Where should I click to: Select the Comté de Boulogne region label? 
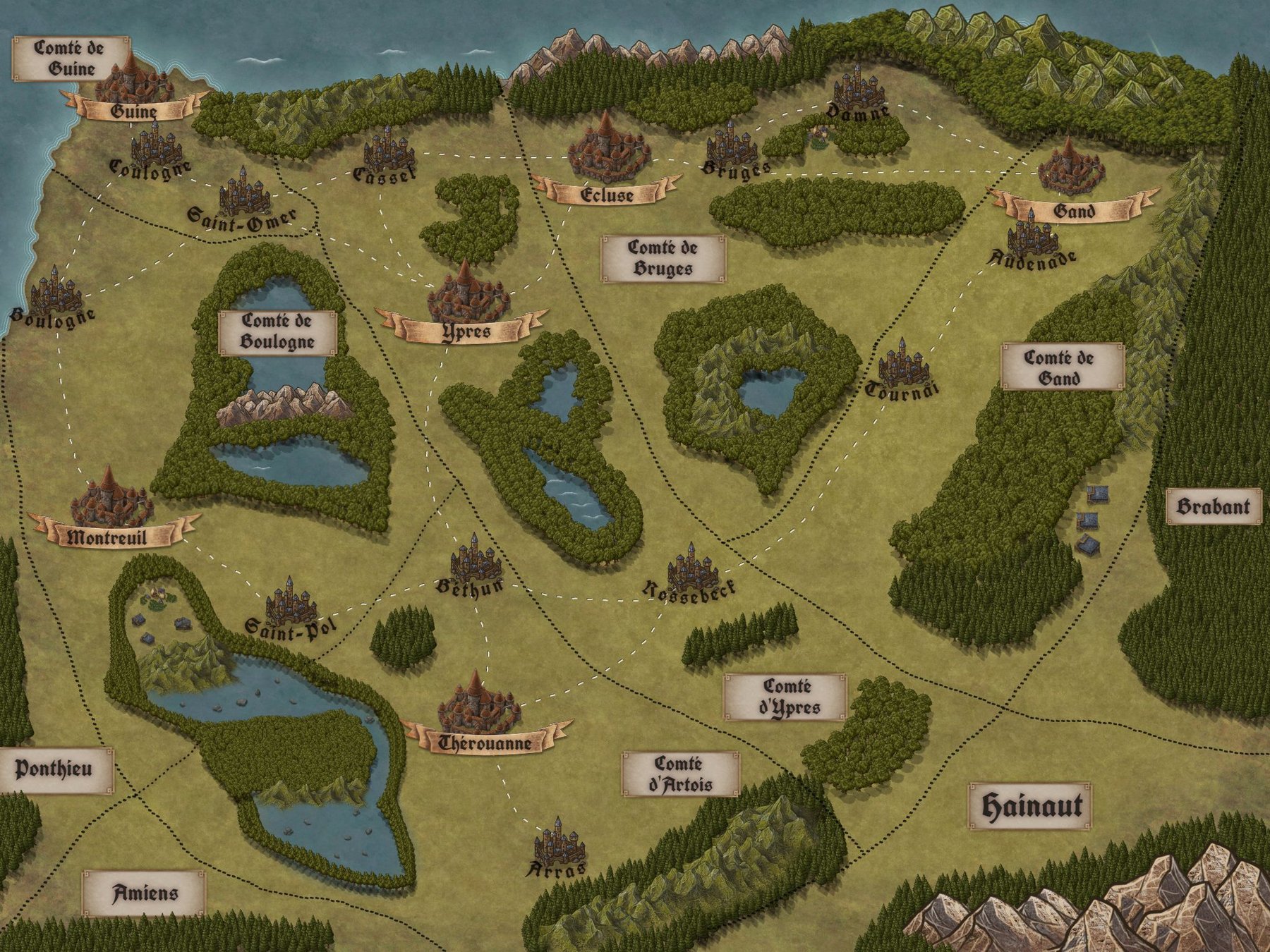277,331
